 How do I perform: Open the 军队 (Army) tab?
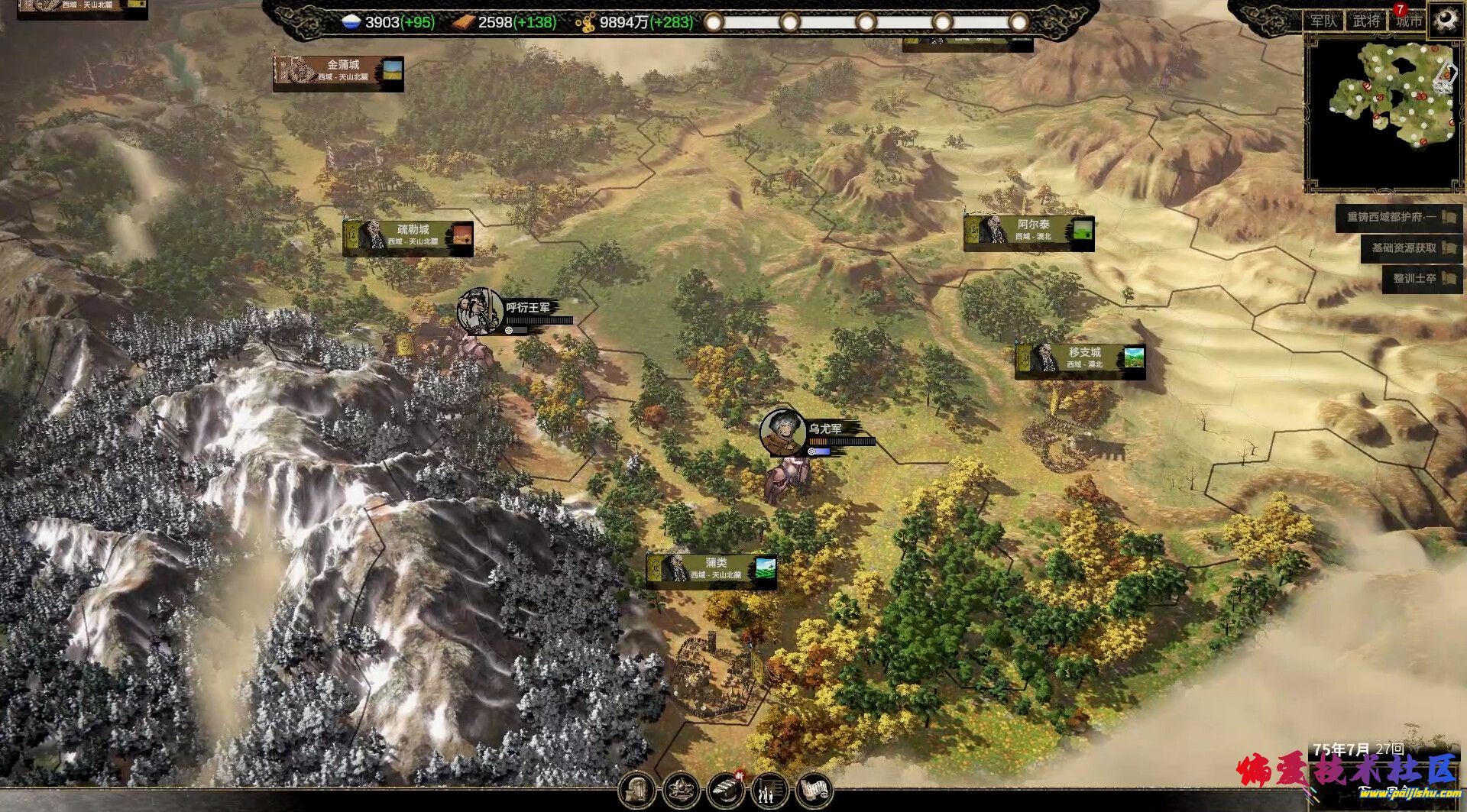pyautogui.click(x=1323, y=21)
